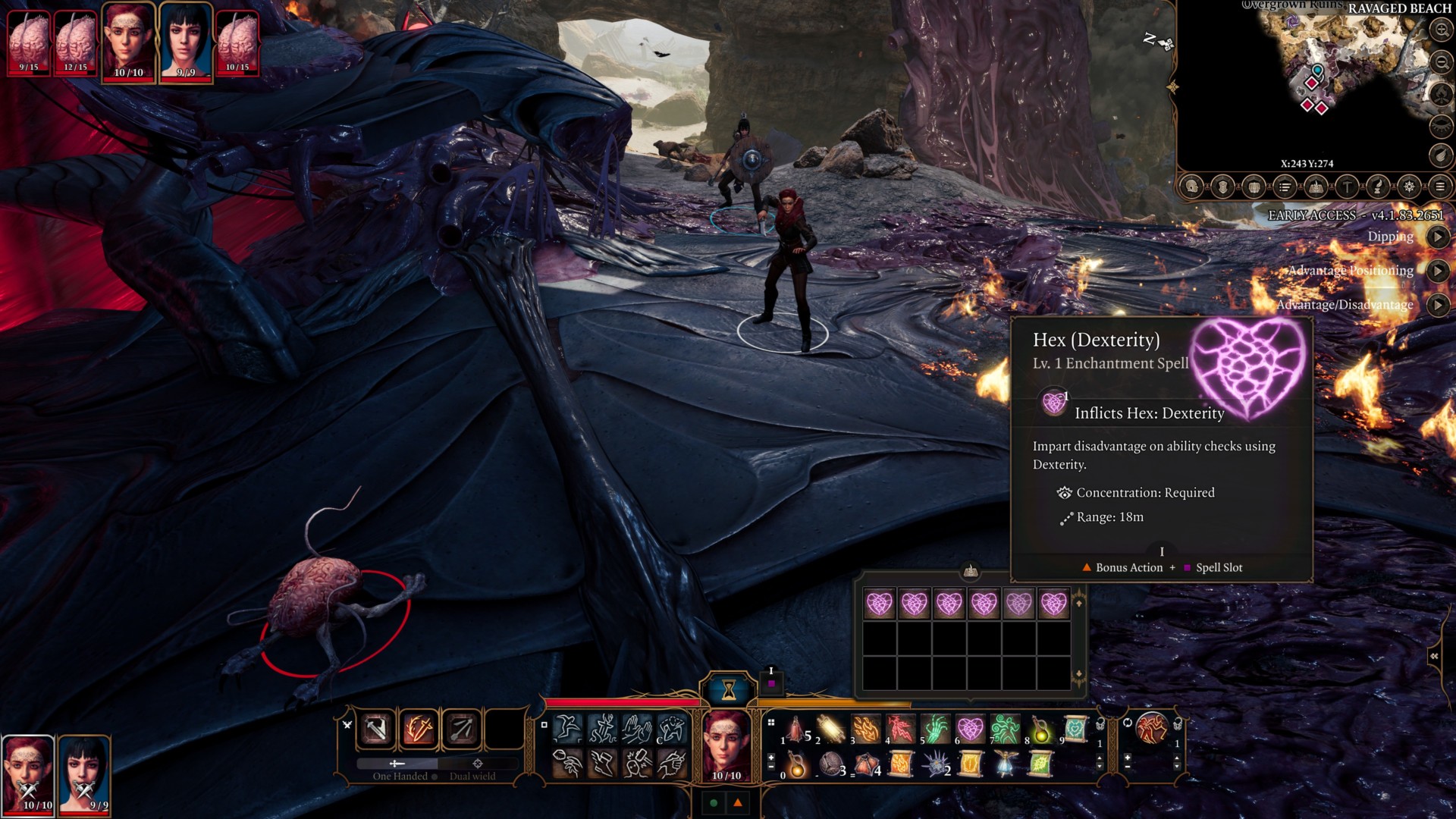Activate the fire spell in hotbar slot 3
Image resolution: width=1456 pixels, height=819 pixels.
pos(866,729)
